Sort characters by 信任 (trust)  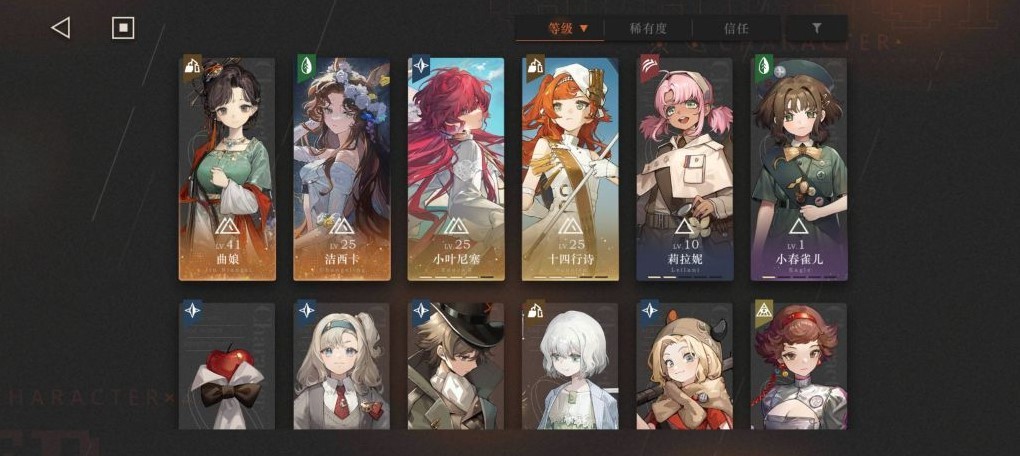point(735,28)
